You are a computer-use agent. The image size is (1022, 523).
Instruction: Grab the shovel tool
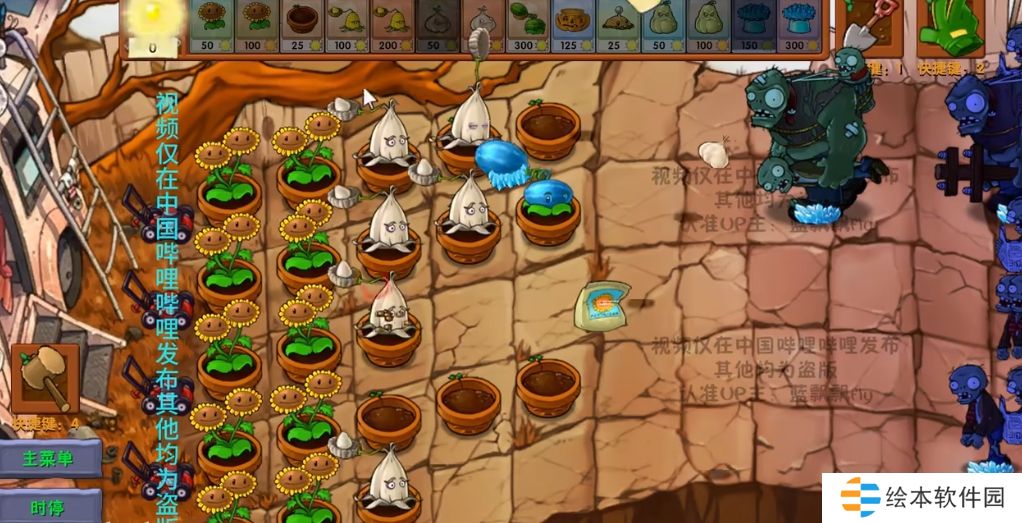point(863,28)
